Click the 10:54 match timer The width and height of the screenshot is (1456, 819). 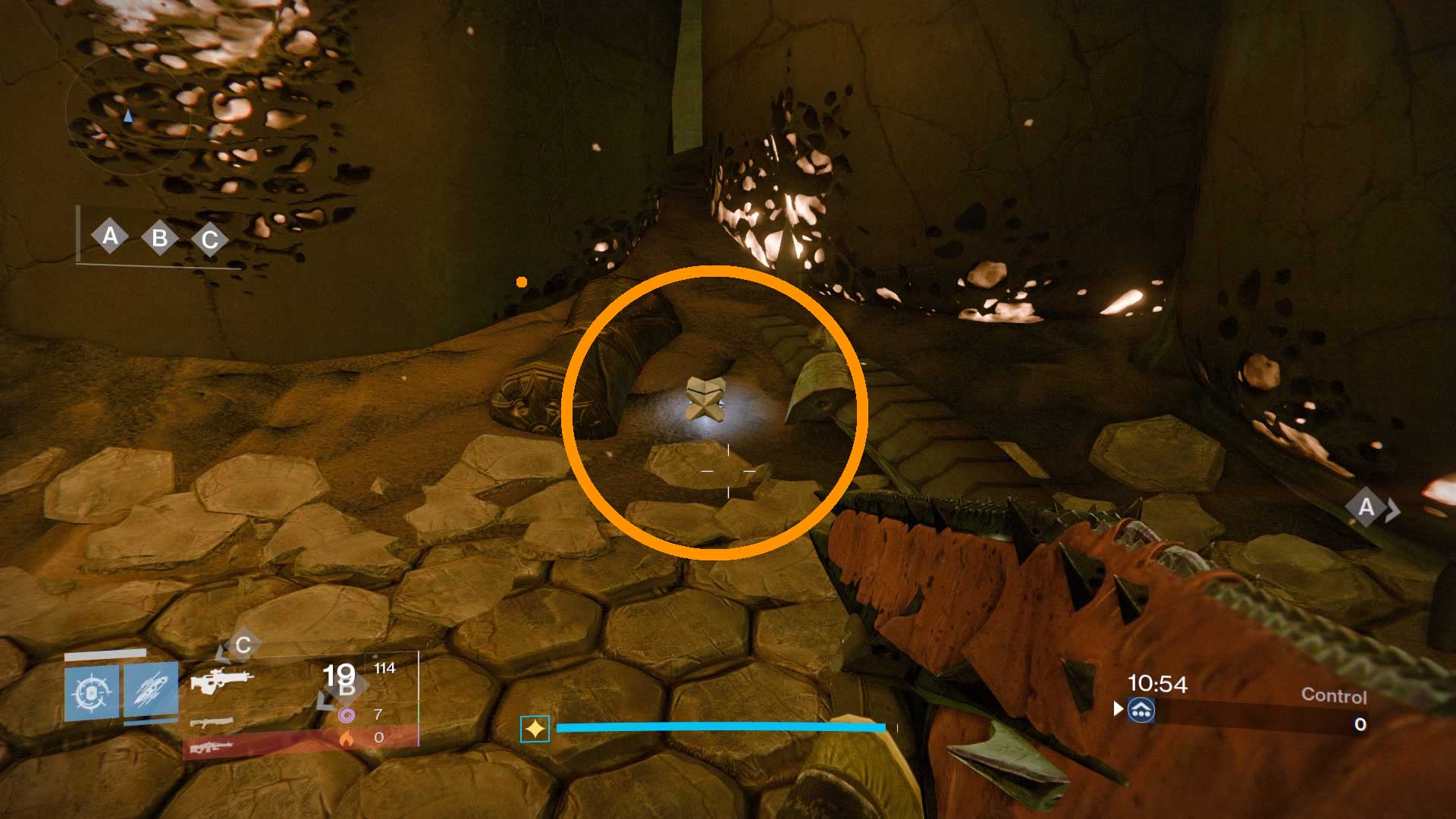tap(1158, 682)
